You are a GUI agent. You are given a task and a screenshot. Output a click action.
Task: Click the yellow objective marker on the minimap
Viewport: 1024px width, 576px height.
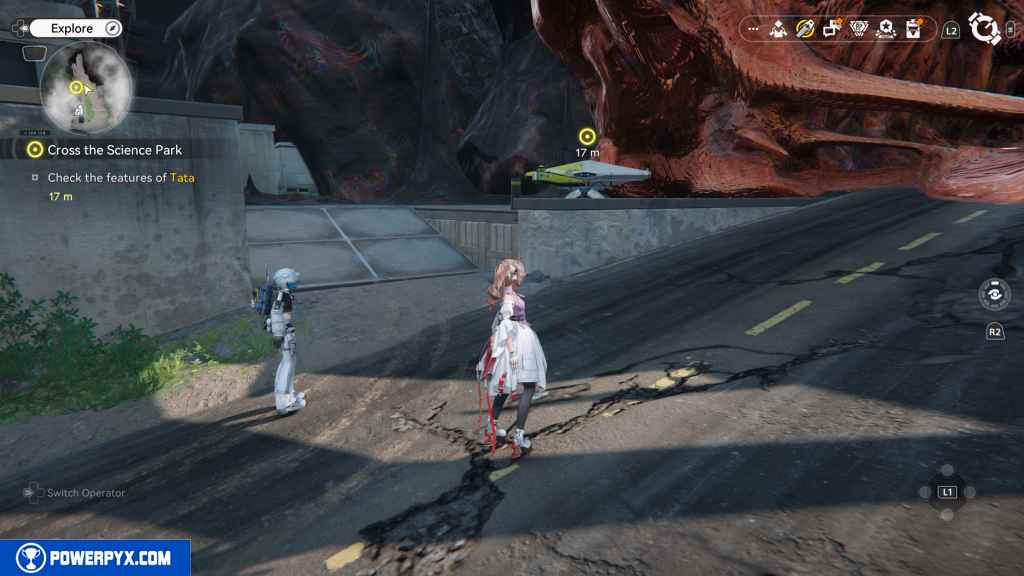coord(75,88)
